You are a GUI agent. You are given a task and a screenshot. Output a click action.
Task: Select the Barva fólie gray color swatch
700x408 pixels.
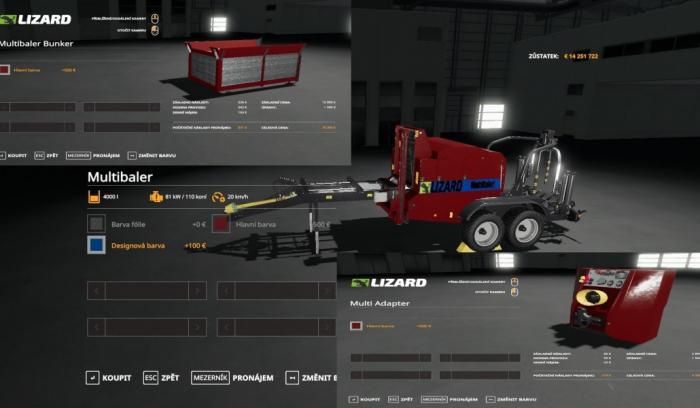(x=96, y=224)
